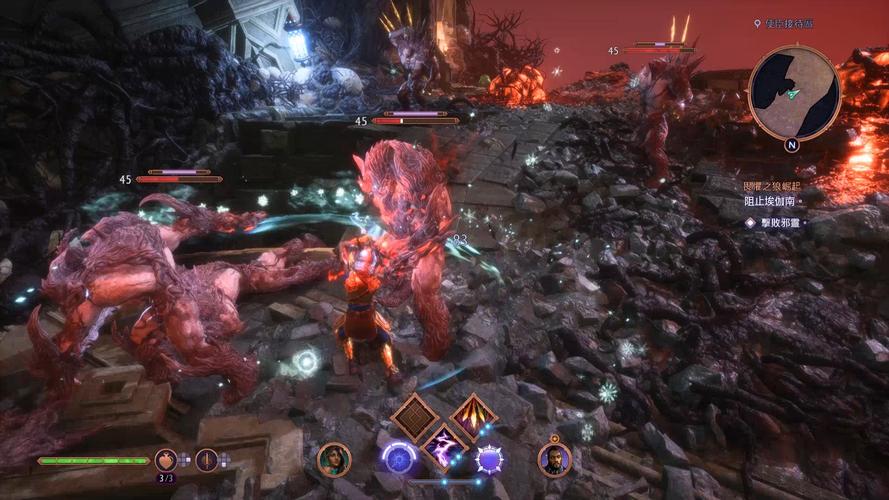Activate the empty brown ability diamond
Image resolution: width=889 pixels, height=500 pixels.
[414, 417]
